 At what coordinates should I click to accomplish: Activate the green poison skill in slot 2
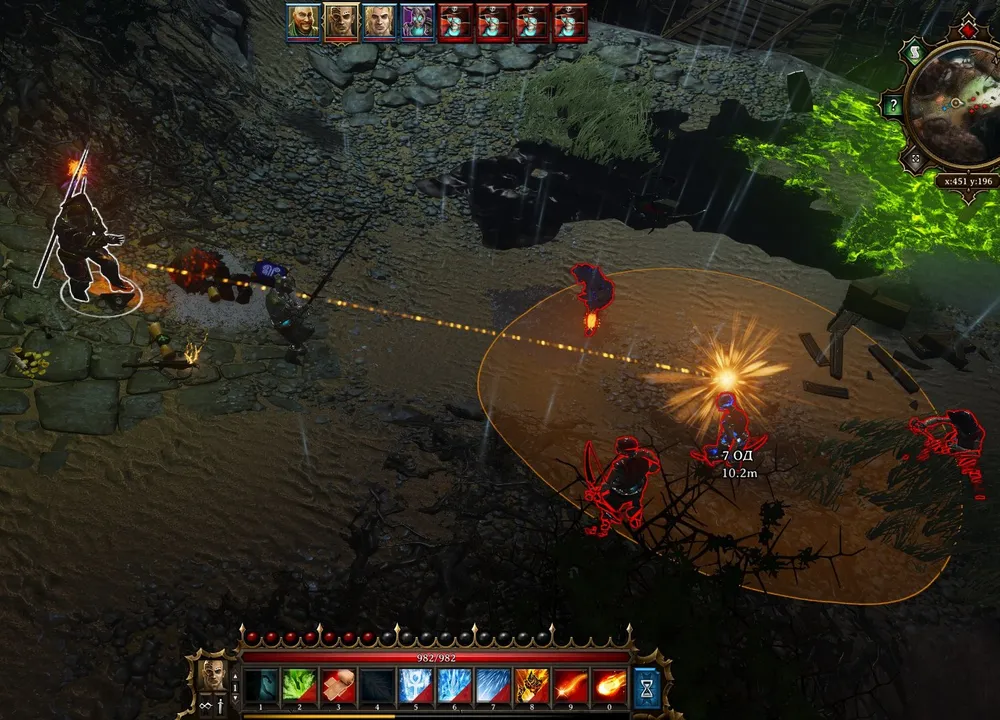(299, 686)
